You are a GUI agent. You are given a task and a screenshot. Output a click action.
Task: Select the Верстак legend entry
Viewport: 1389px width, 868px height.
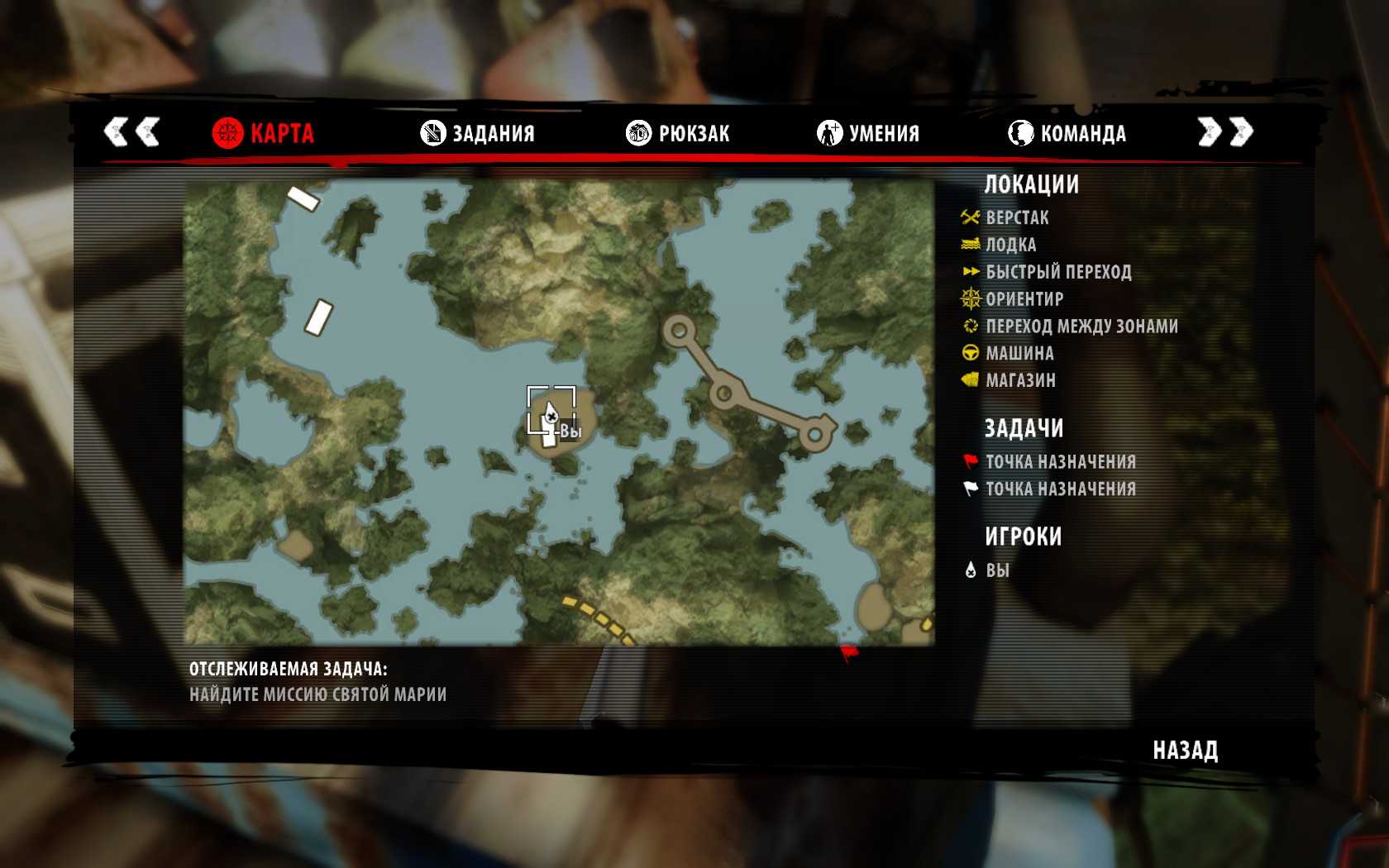click(x=1017, y=218)
